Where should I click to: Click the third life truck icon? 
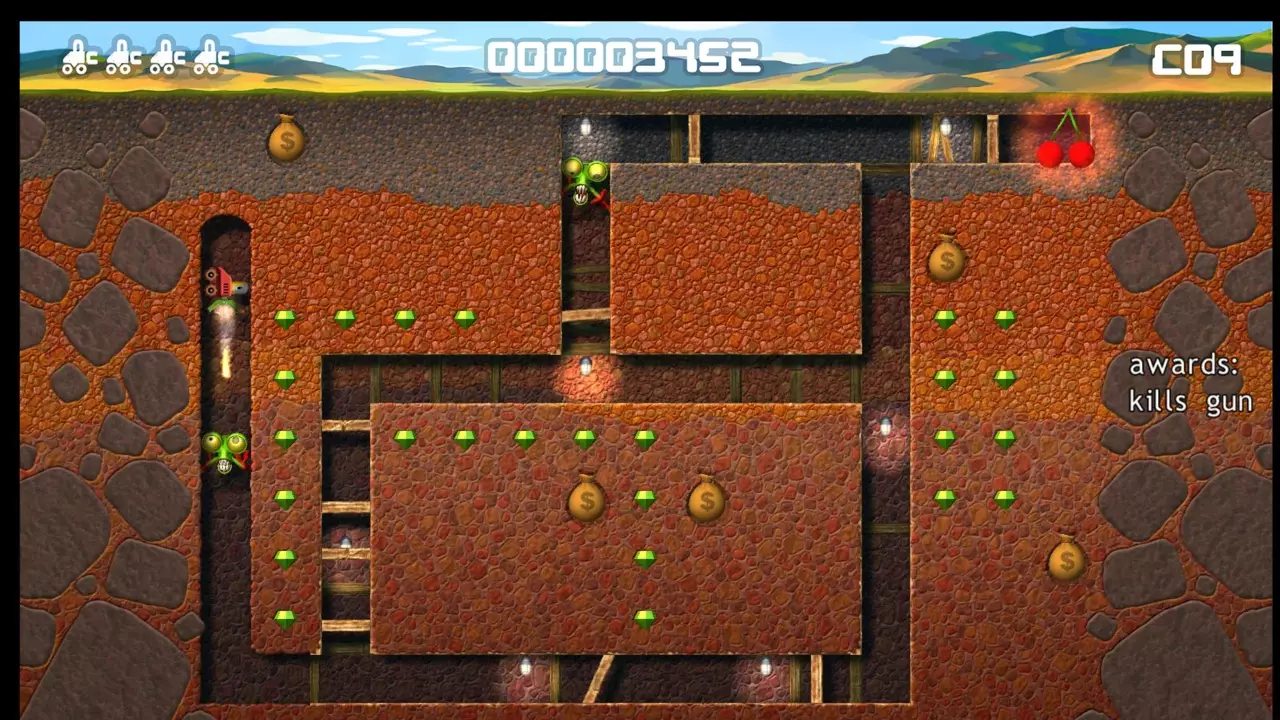164,57
